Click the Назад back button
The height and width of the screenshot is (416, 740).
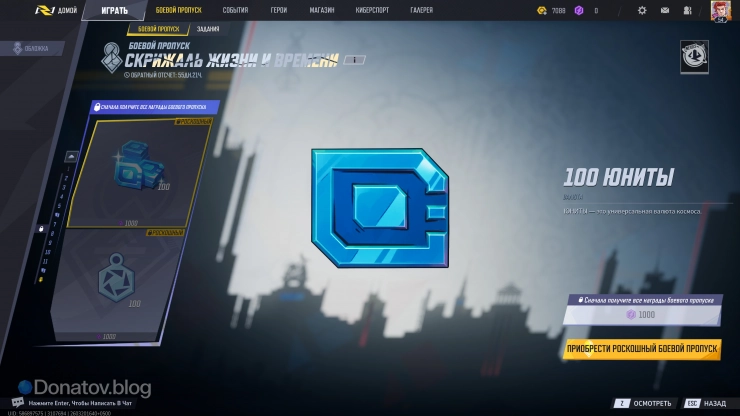point(706,403)
